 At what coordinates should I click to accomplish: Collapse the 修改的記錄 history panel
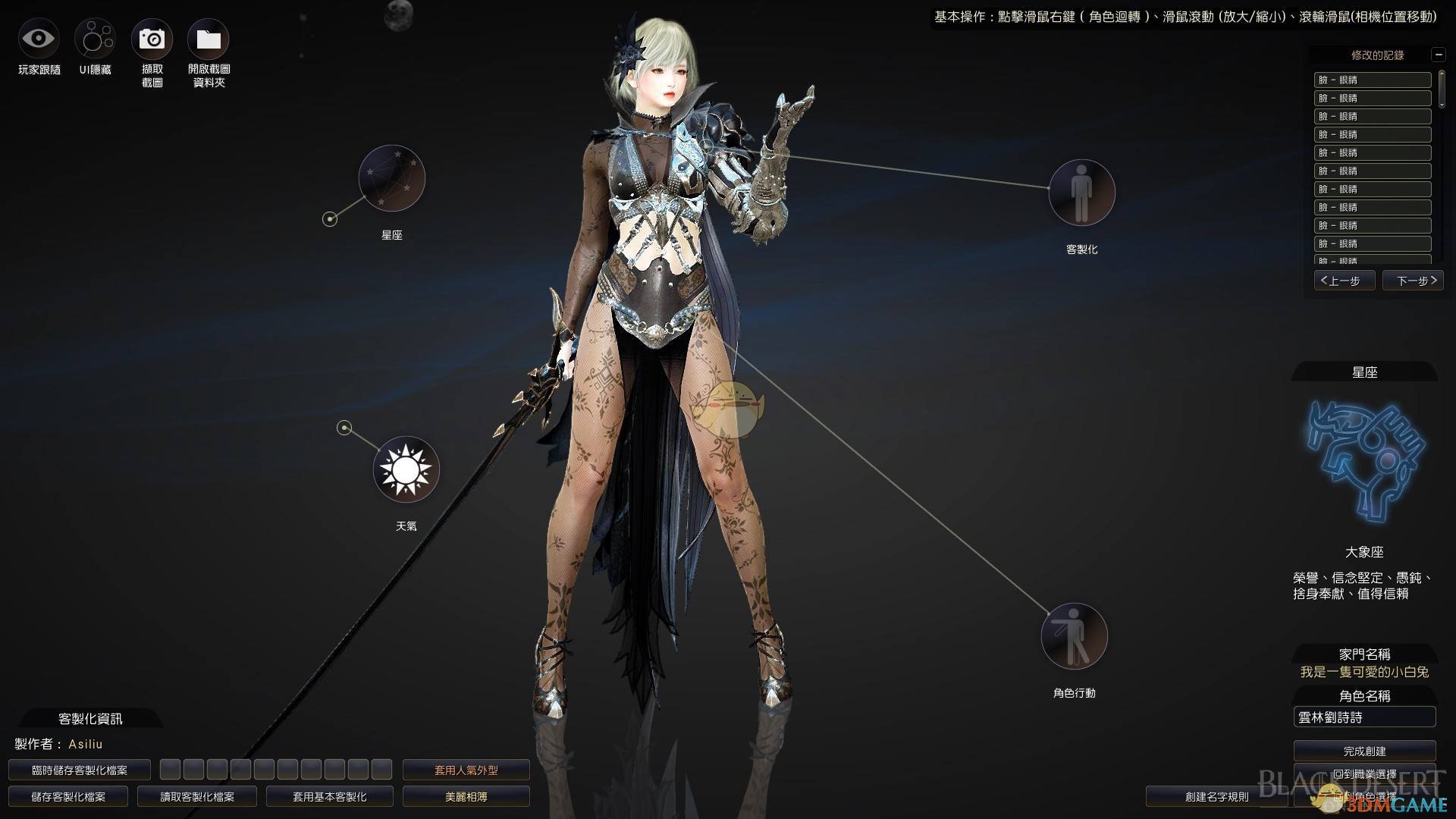1438,55
